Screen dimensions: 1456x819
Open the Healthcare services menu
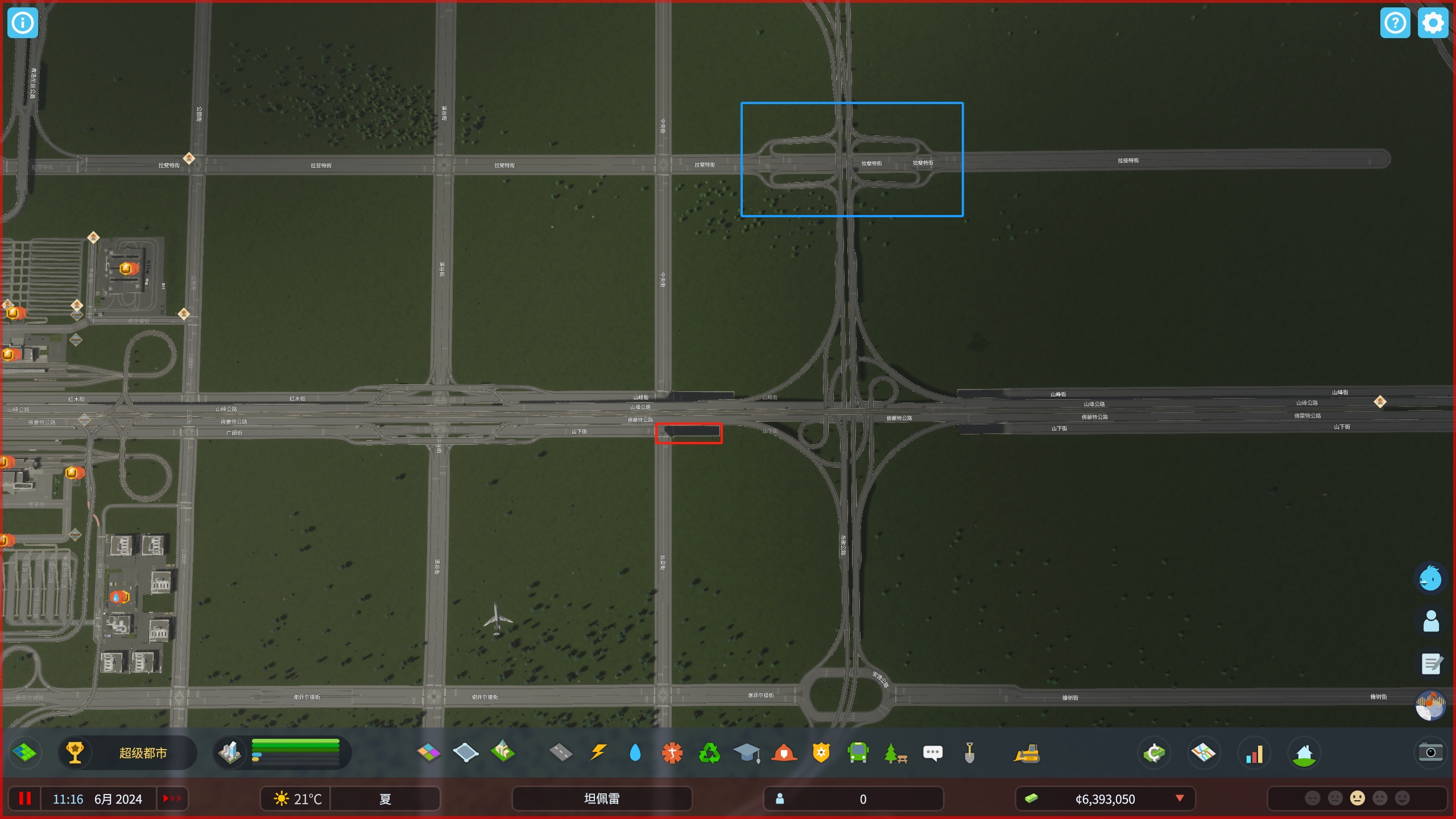[672, 752]
